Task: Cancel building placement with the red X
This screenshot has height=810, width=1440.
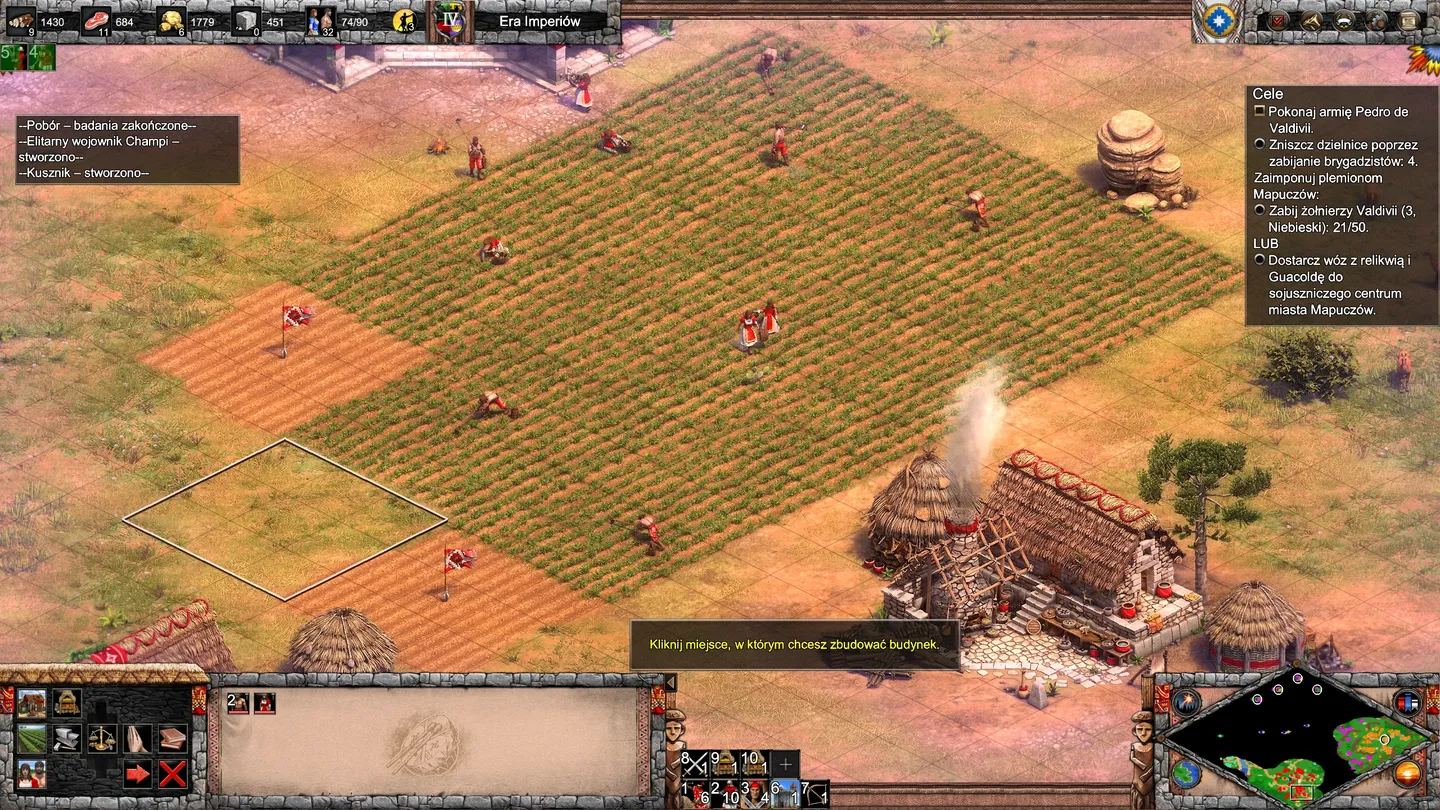Action: pyautogui.click(x=171, y=773)
